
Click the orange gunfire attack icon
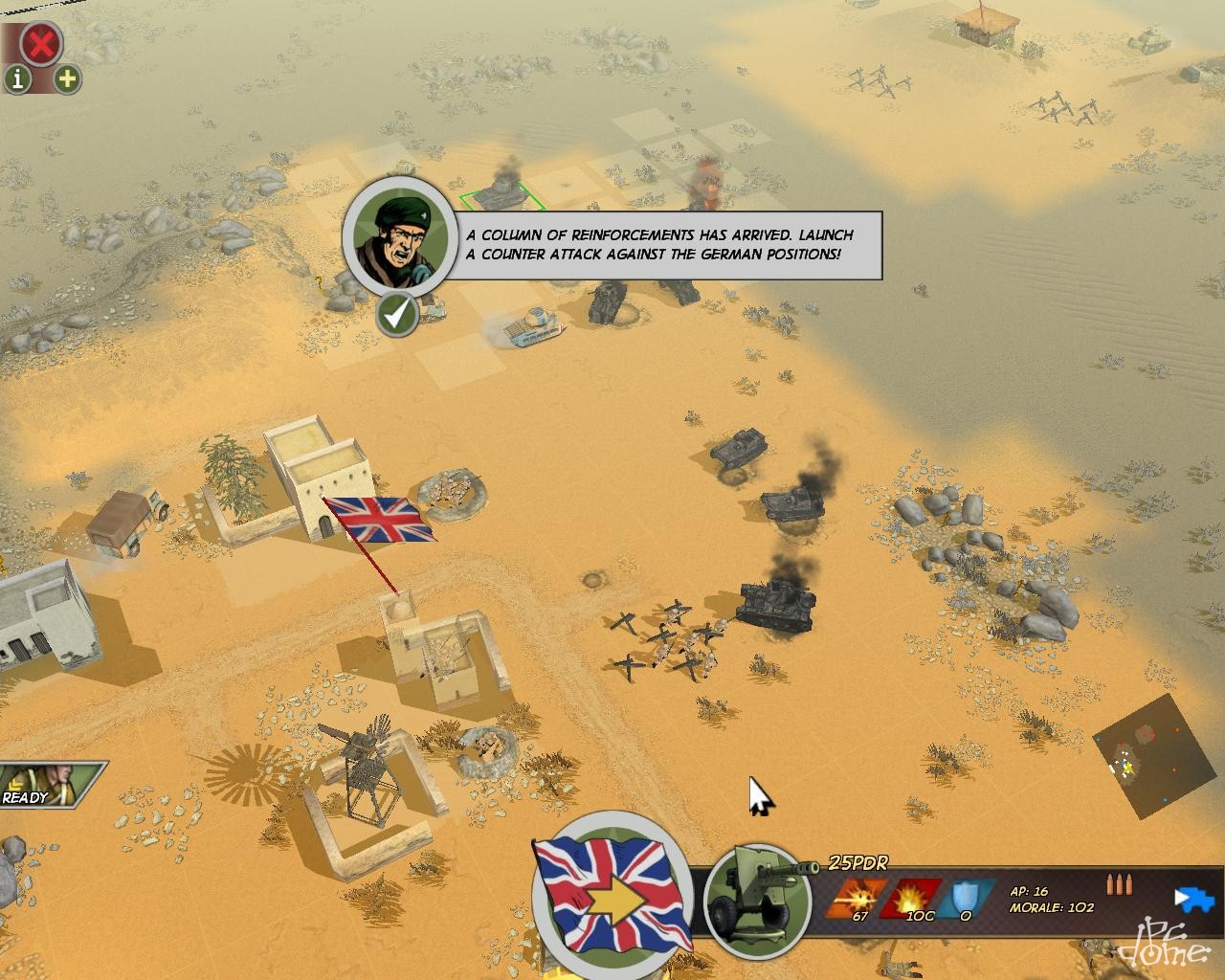point(851,897)
